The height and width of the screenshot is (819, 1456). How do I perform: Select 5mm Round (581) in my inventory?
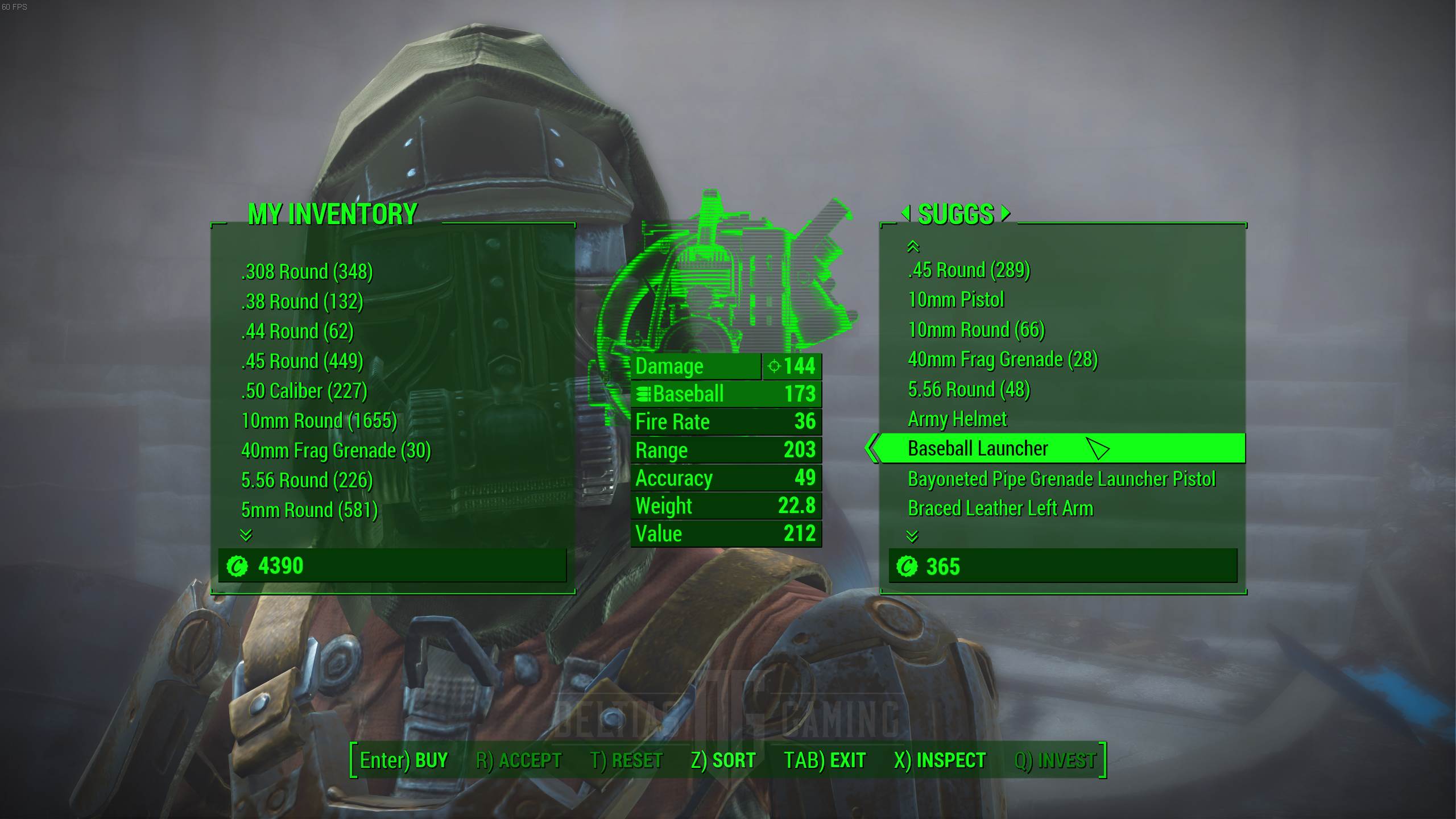coord(309,510)
